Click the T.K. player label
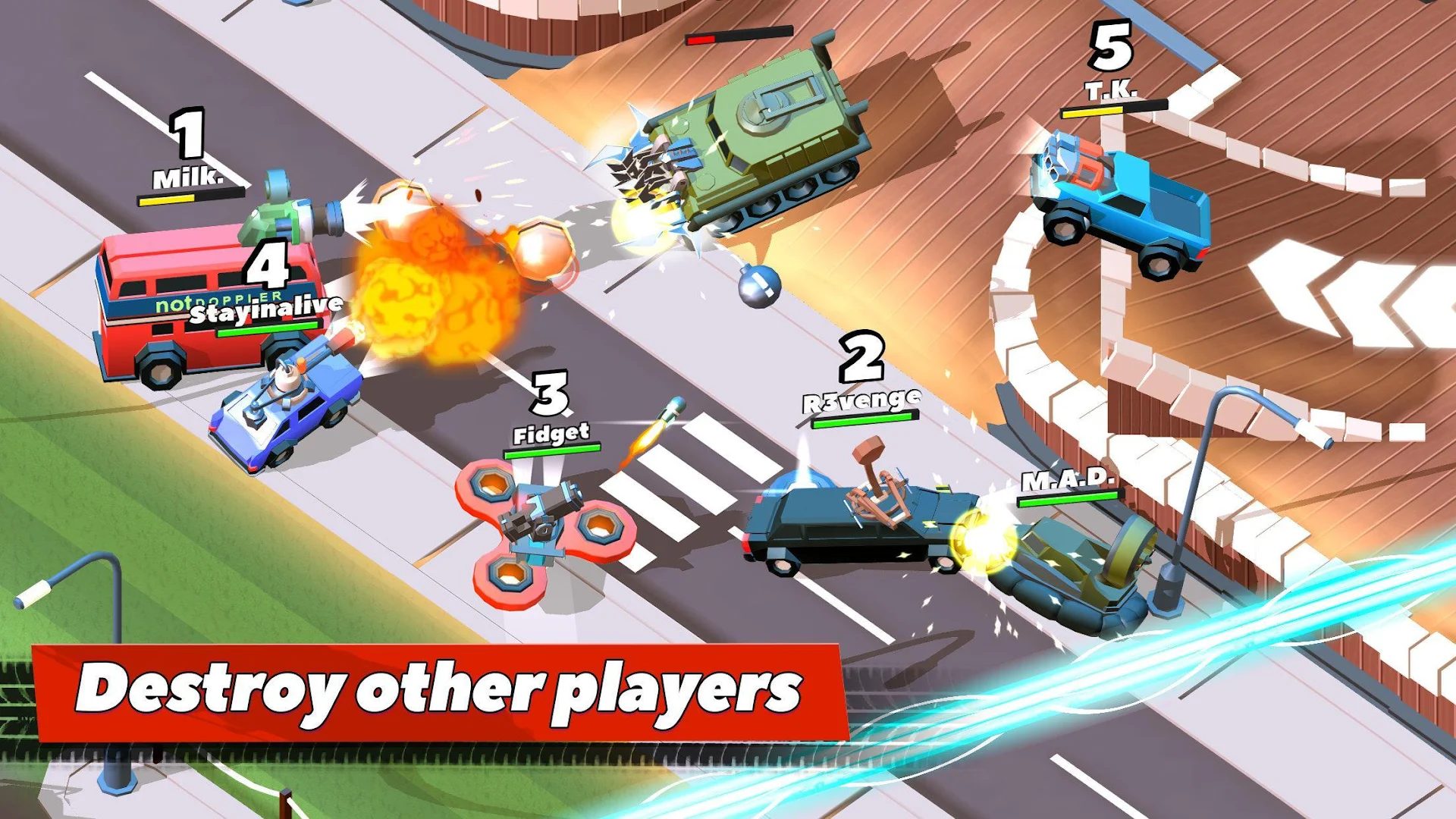 click(x=1112, y=89)
